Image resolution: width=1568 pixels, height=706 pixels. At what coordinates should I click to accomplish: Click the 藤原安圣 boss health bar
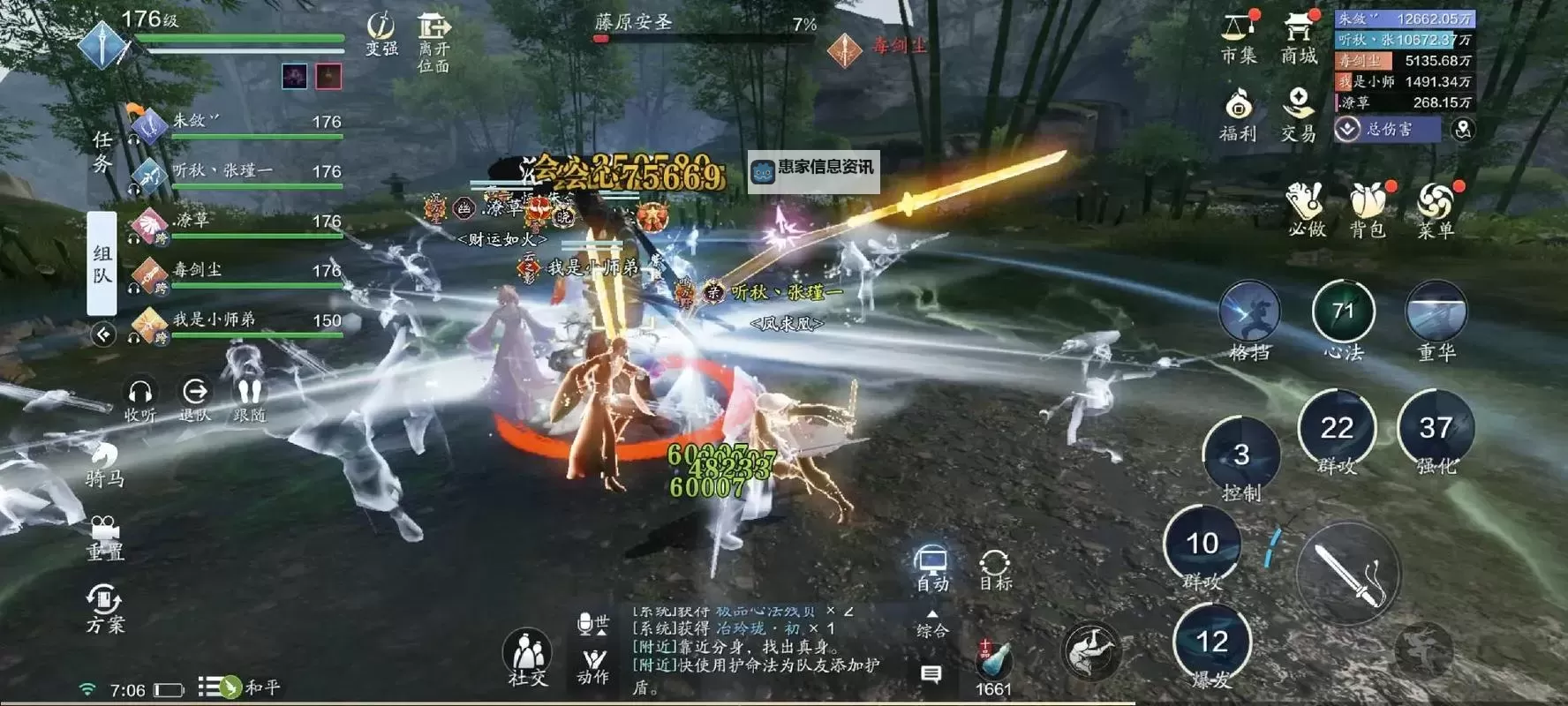click(x=697, y=26)
